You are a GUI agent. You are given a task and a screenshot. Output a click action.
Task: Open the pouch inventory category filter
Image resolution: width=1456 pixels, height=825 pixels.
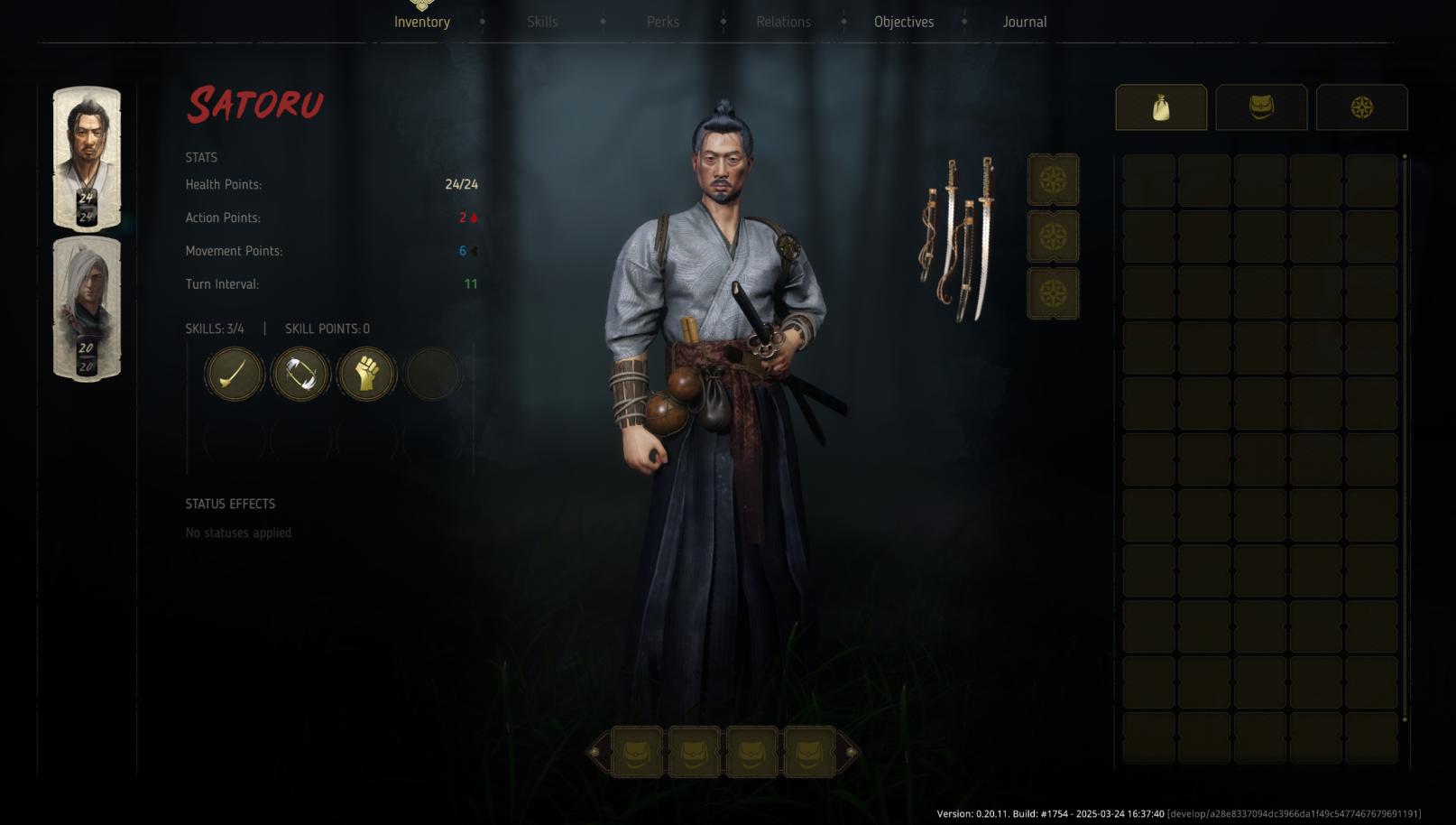click(x=1260, y=107)
